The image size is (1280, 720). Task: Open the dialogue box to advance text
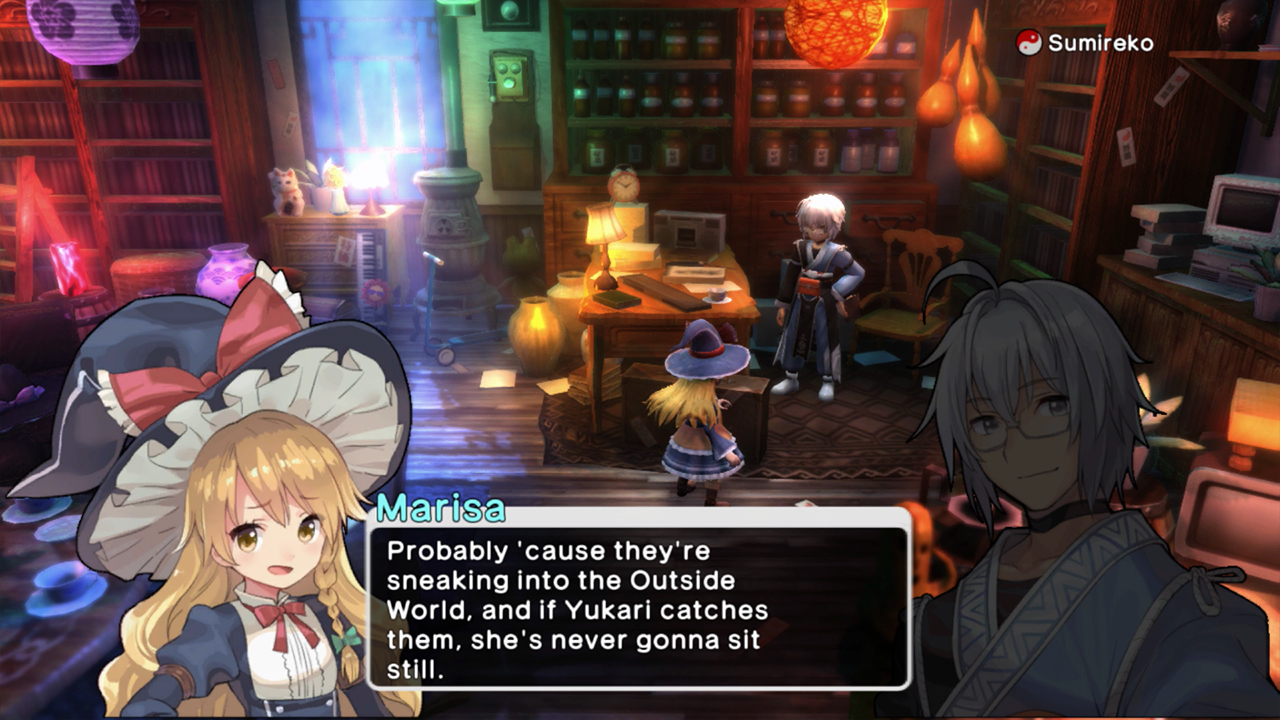pos(640,610)
